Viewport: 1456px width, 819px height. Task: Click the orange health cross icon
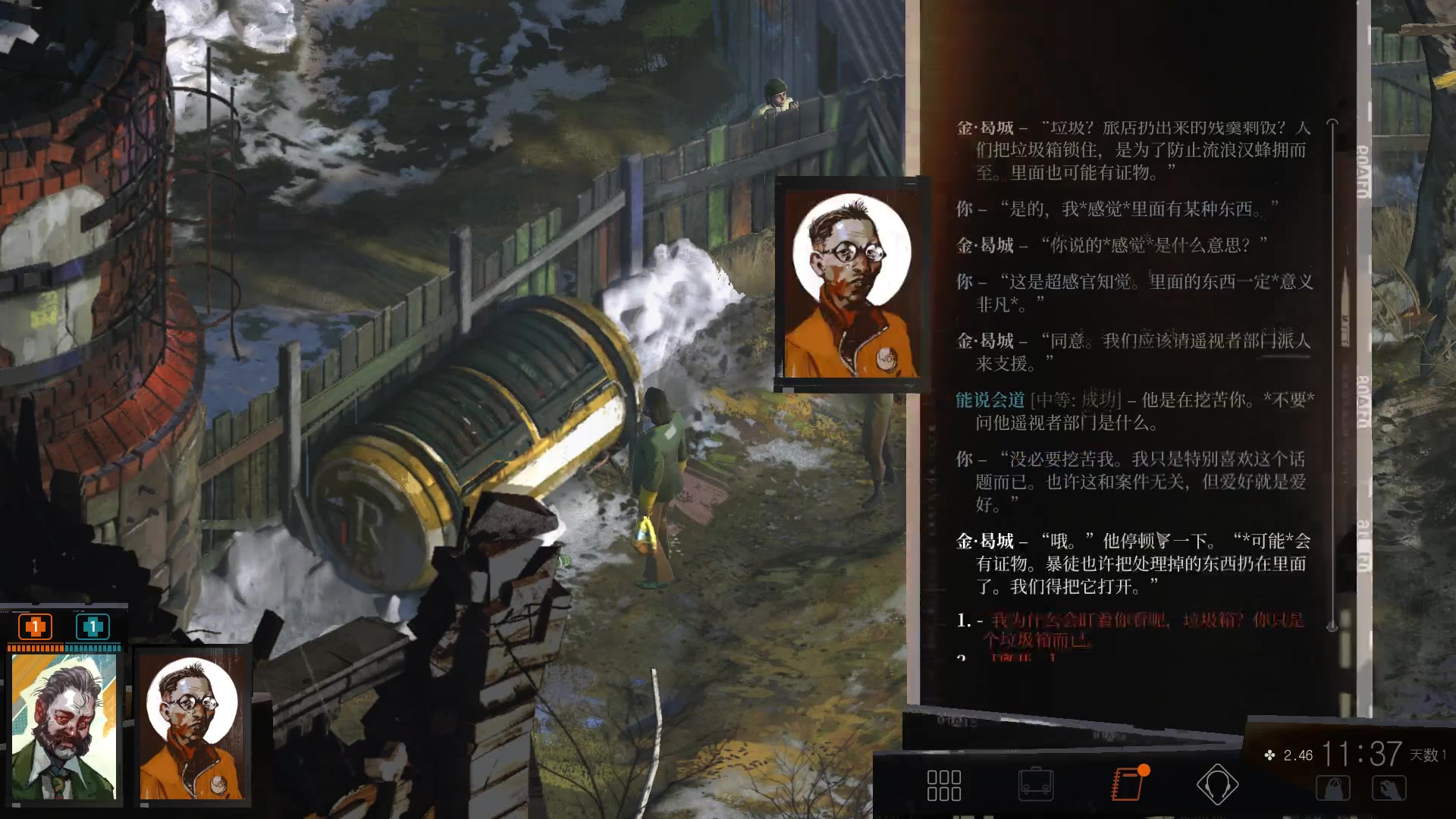33,627
